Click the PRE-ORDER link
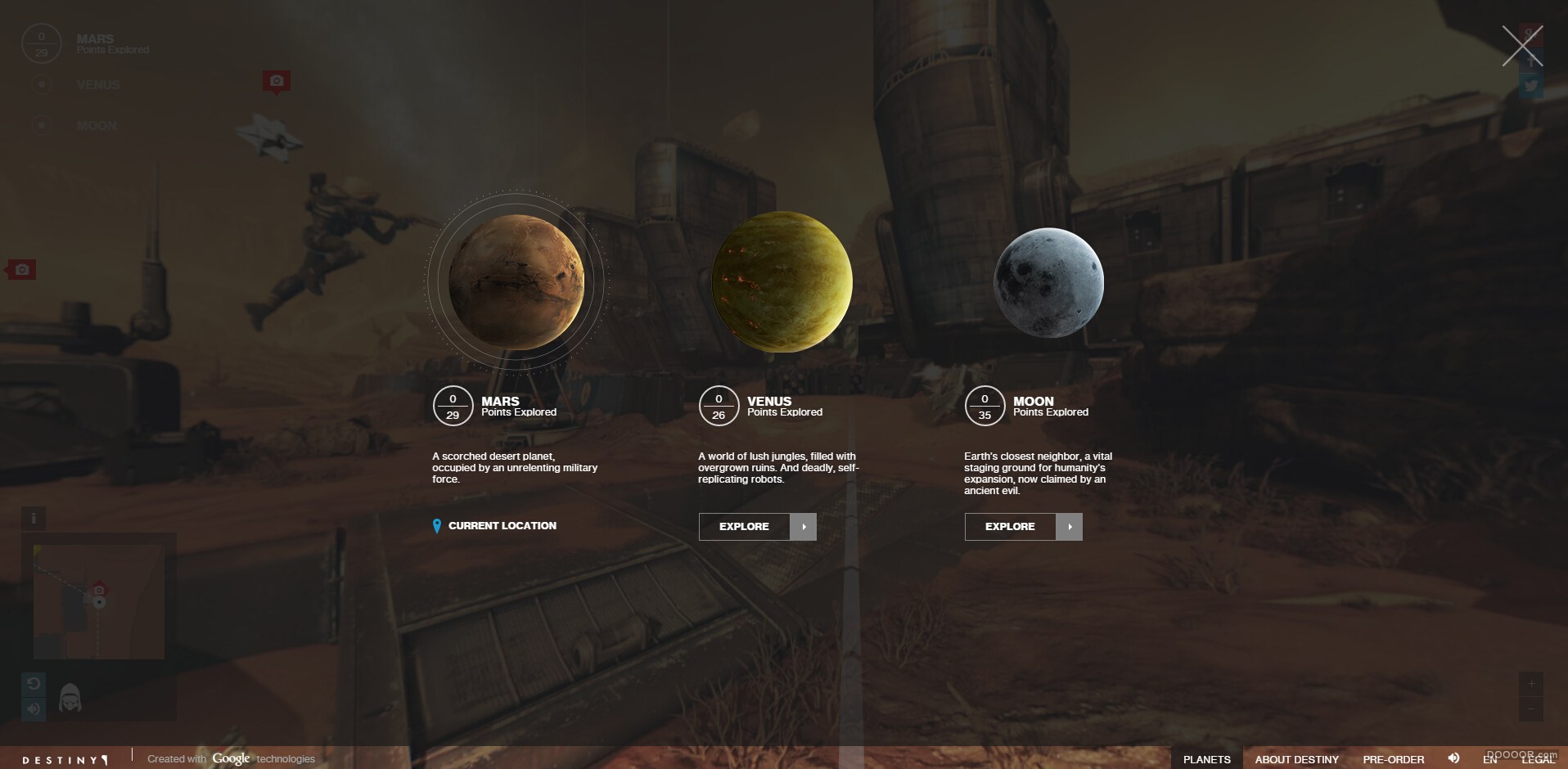Viewport: 1568px width, 769px height. [x=1392, y=759]
